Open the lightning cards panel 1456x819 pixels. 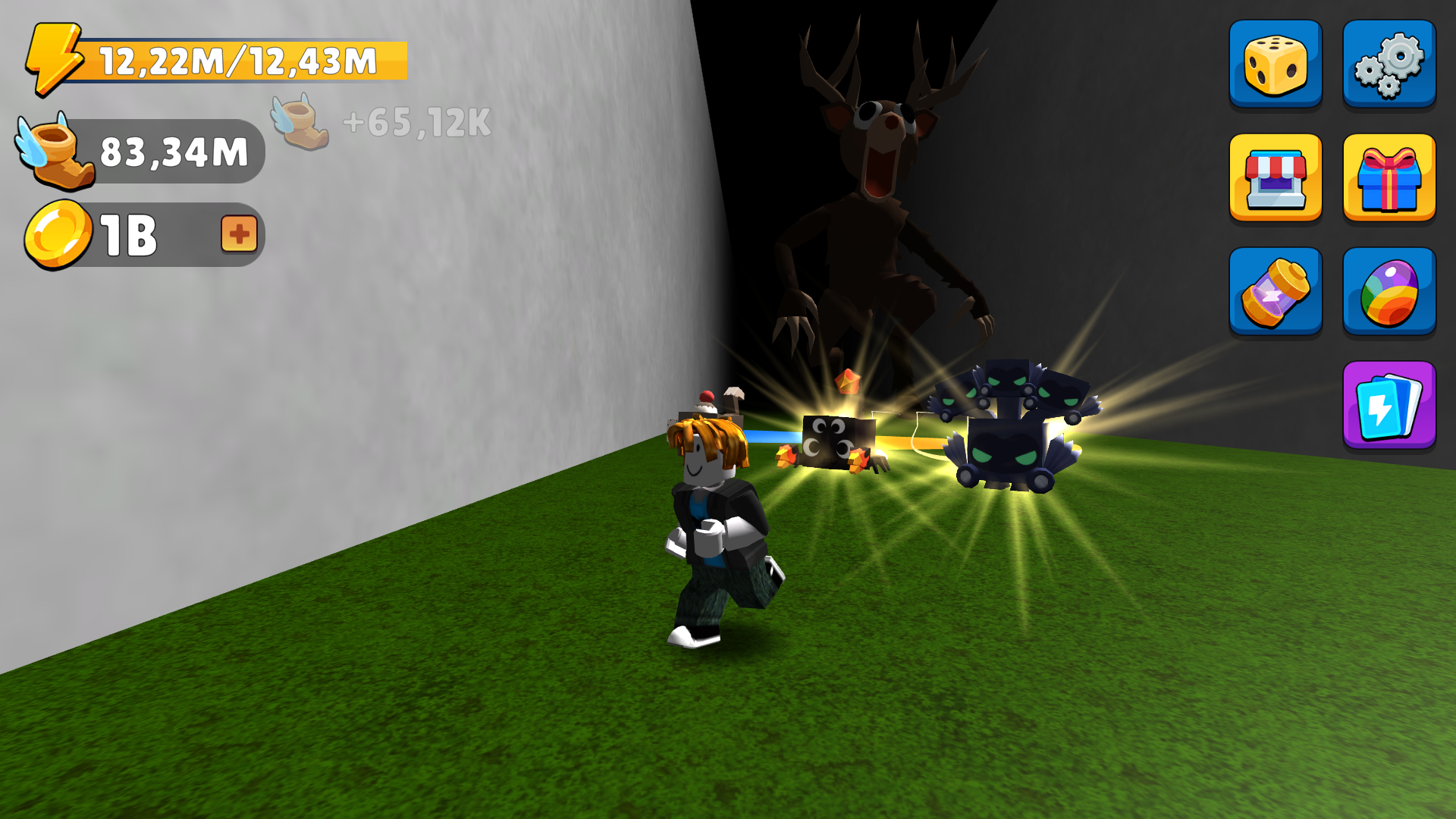pyautogui.click(x=1389, y=405)
